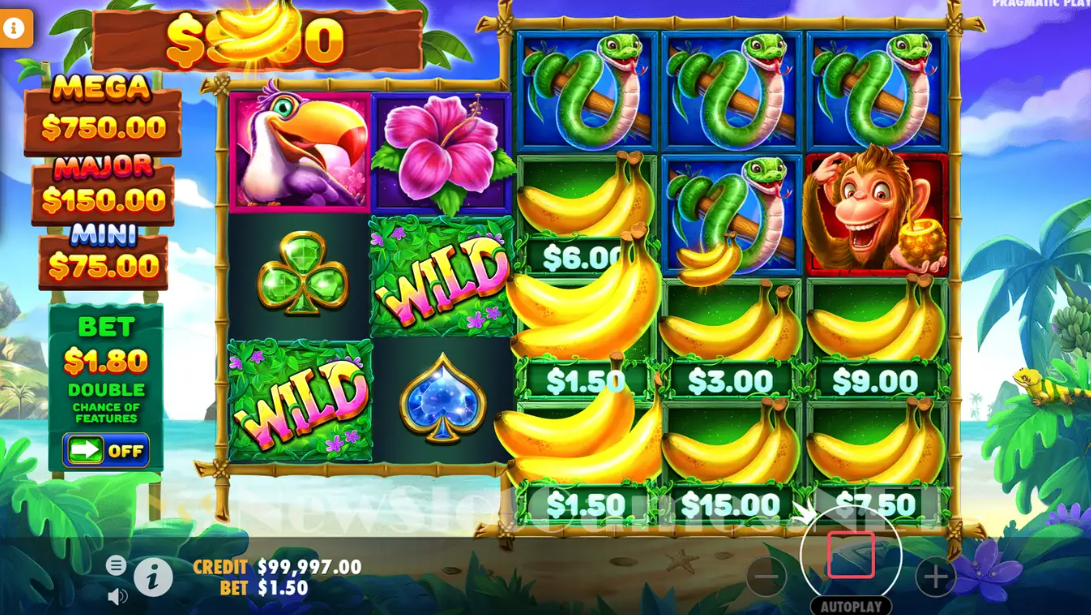Decrease bet with the minus button
The image size is (1091, 615).
coord(767,577)
